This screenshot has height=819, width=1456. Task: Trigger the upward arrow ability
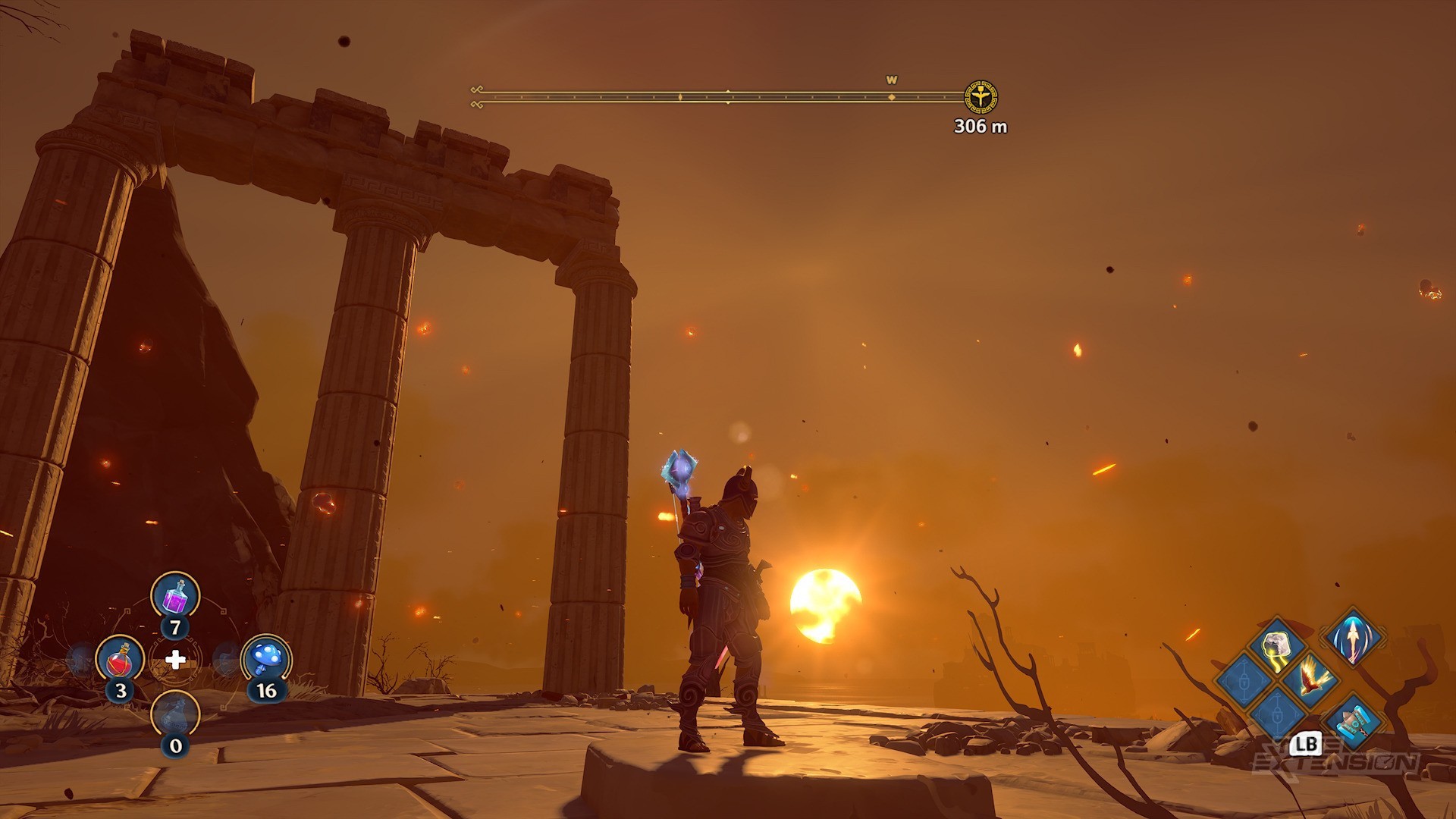tap(1354, 637)
